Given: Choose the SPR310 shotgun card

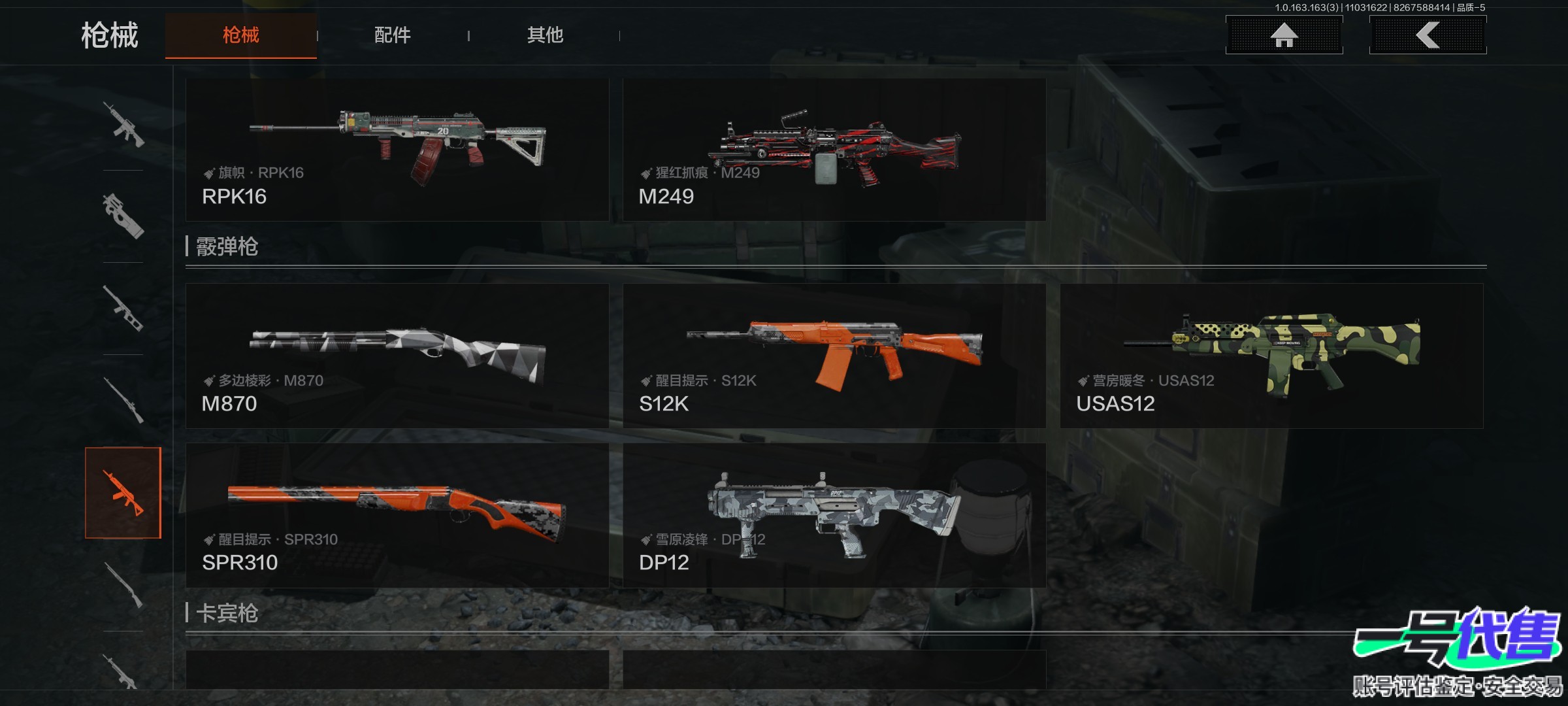Looking at the screenshot, I should click(397, 515).
